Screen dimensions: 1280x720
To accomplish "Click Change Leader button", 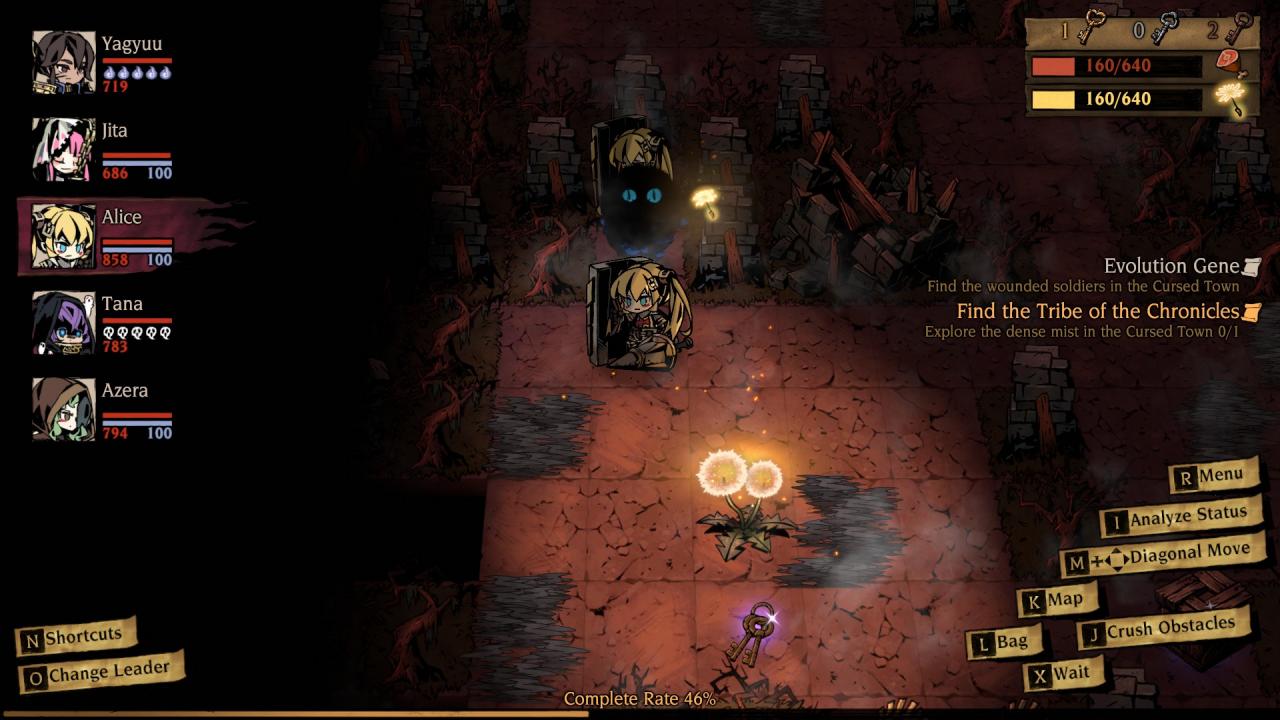I will (x=99, y=674).
